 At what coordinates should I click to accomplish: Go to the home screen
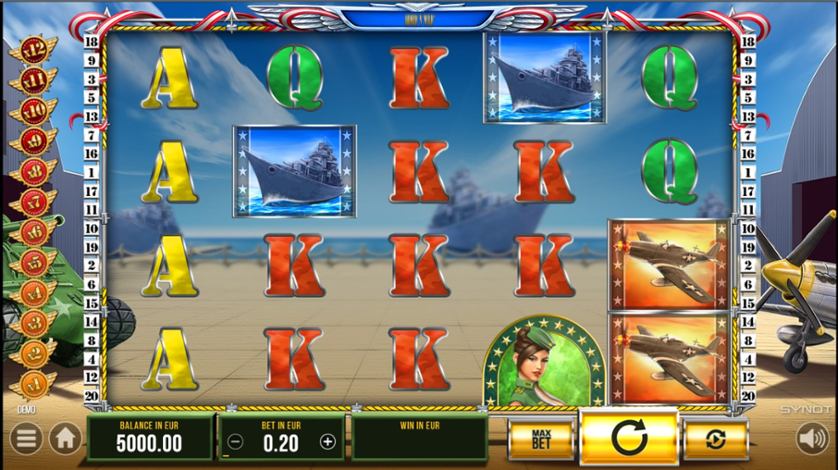tap(65, 438)
